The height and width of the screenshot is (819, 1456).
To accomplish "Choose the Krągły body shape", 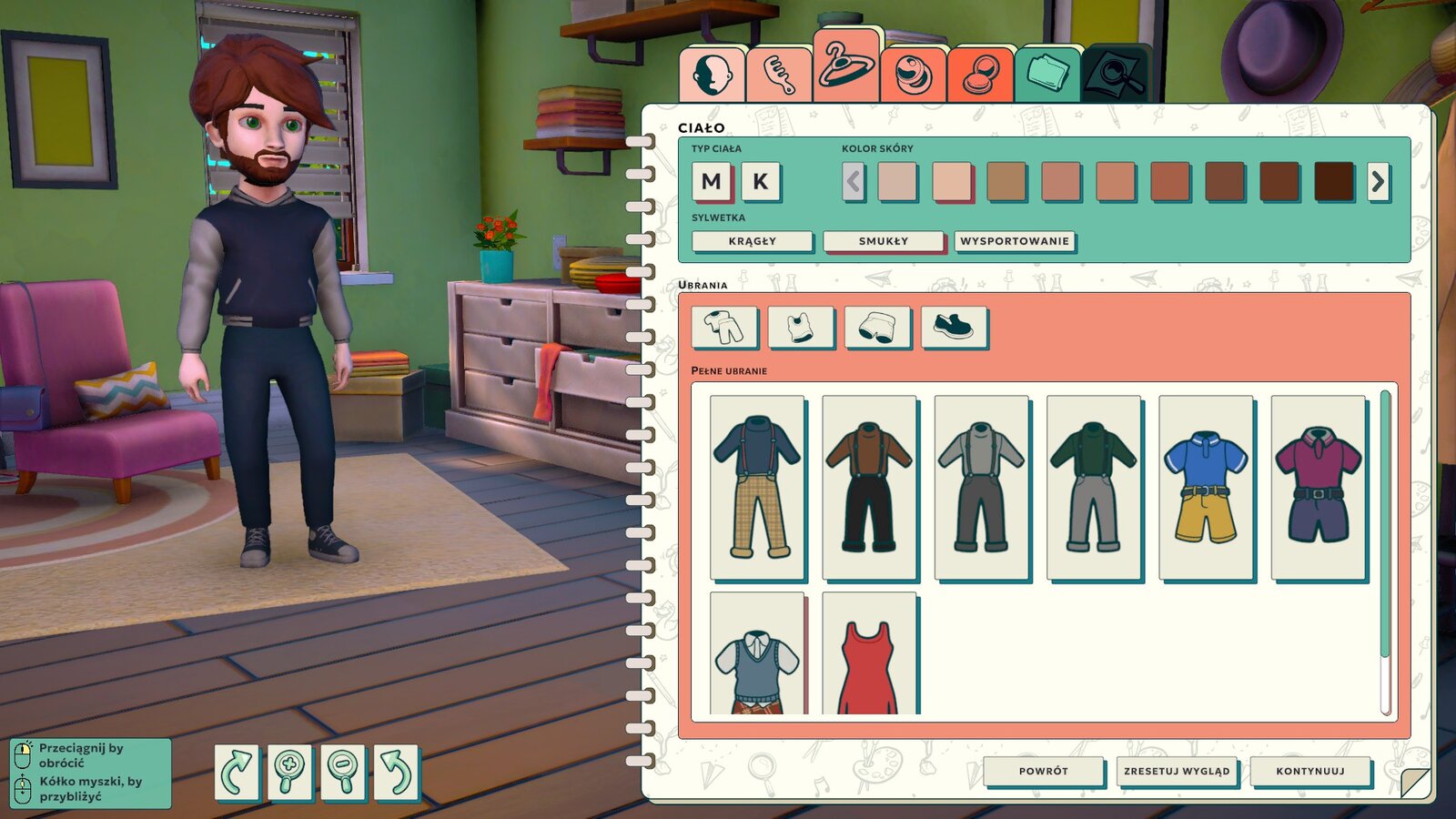I will (752, 241).
